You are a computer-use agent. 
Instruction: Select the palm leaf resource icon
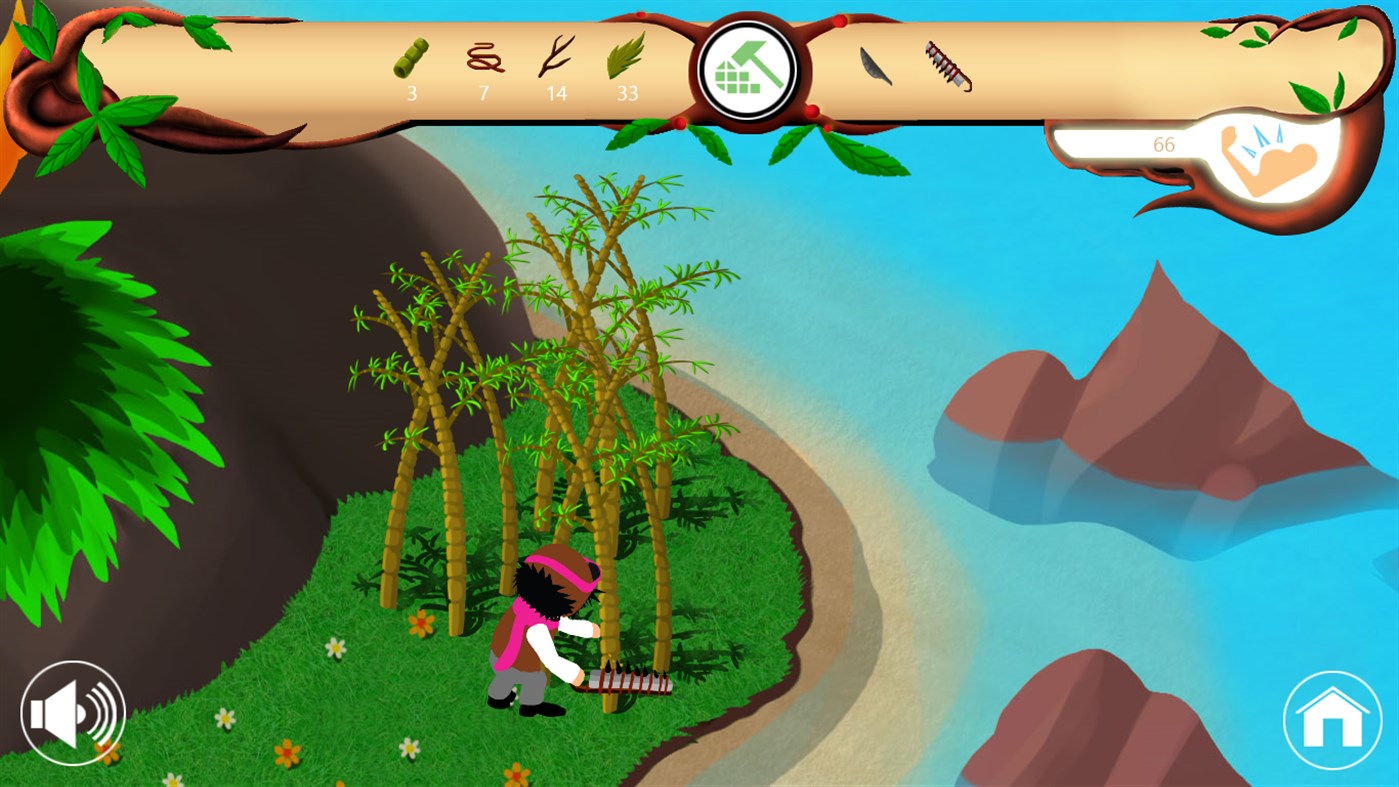point(628,58)
